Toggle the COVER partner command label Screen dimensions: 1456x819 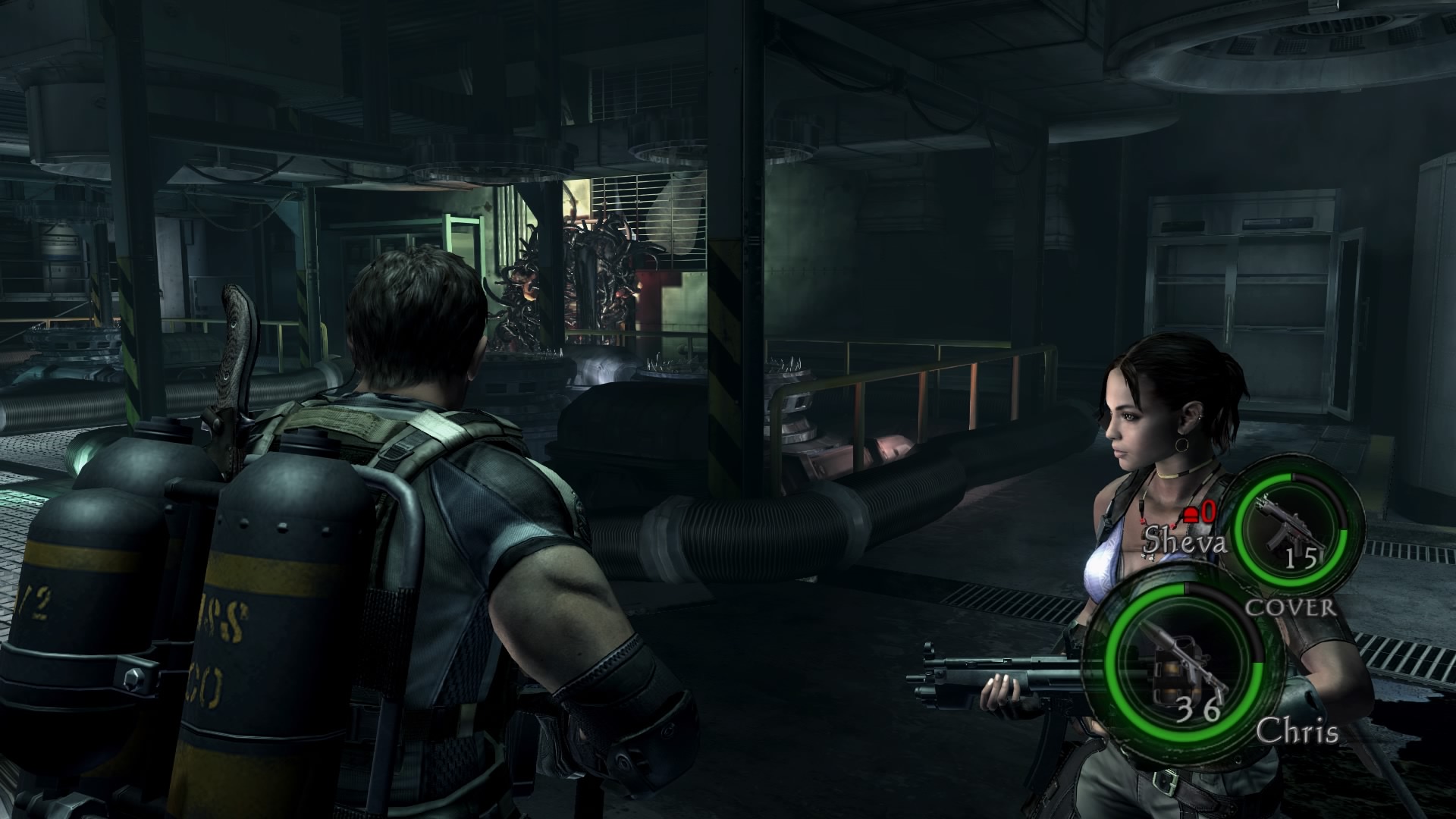pyautogui.click(x=1291, y=607)
